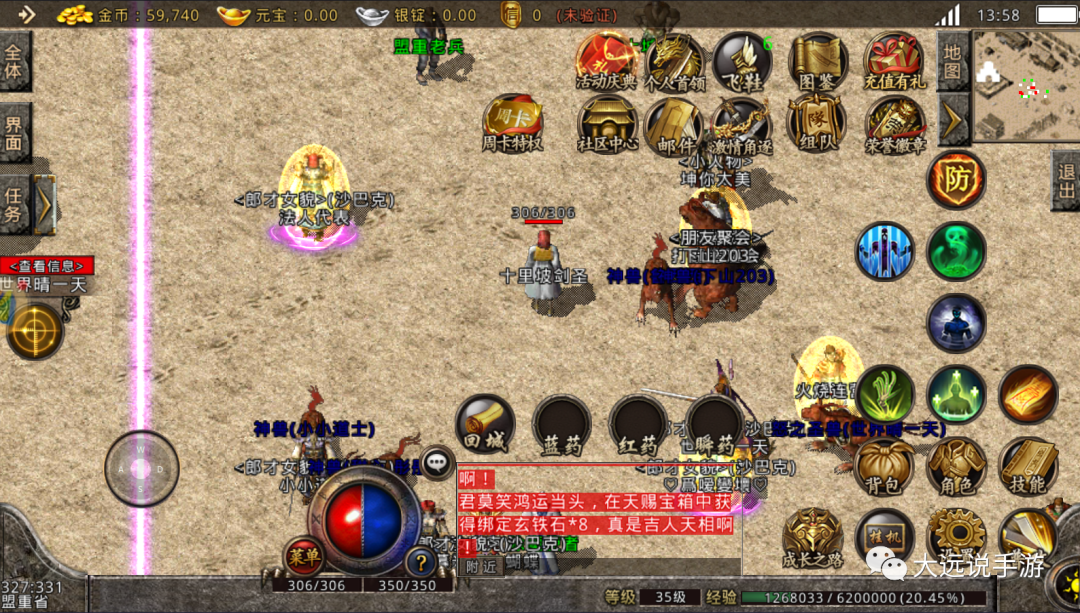
Task: Open the 图鉴 codex icon
Action: pyautogui.click(x=818, y=61)
